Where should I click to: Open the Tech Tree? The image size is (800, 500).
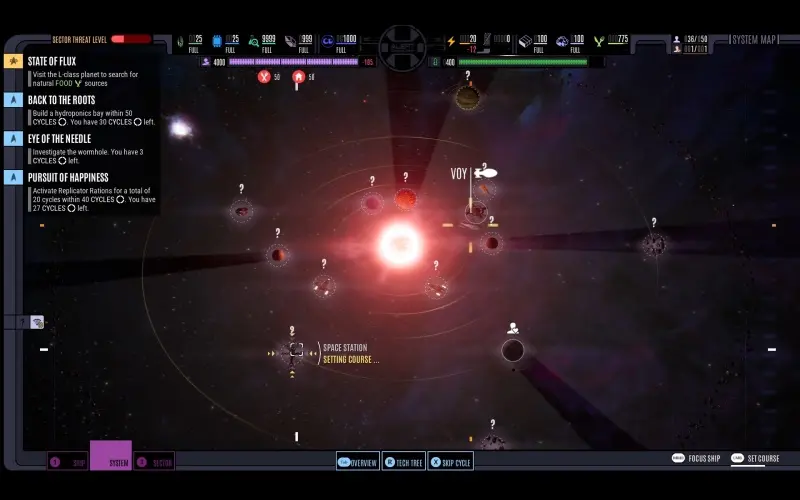[403, 462]
